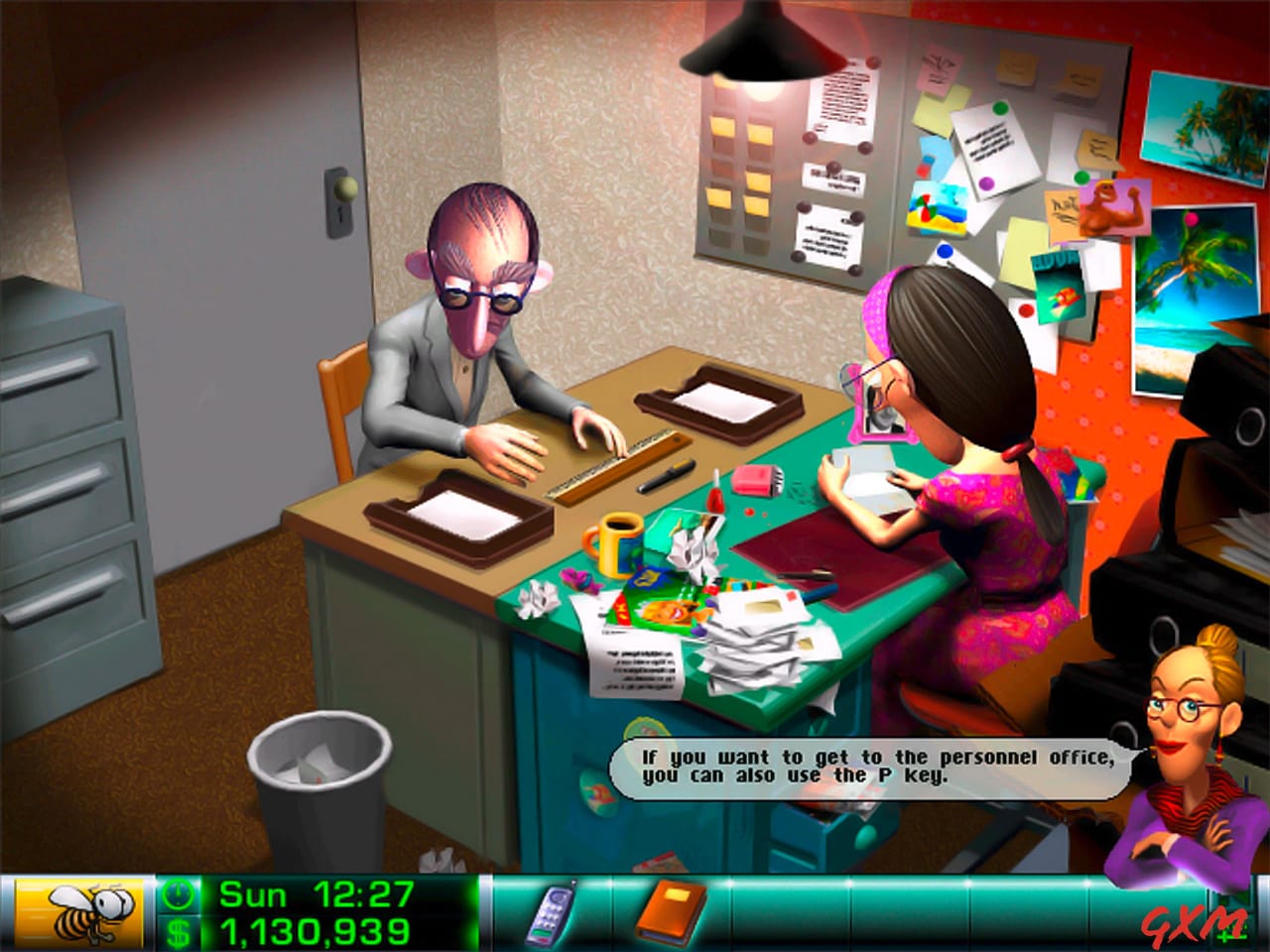Pick up the yellow coffee mug
This screenshot has width=1270, height=952.
click(x=613, y=545)
